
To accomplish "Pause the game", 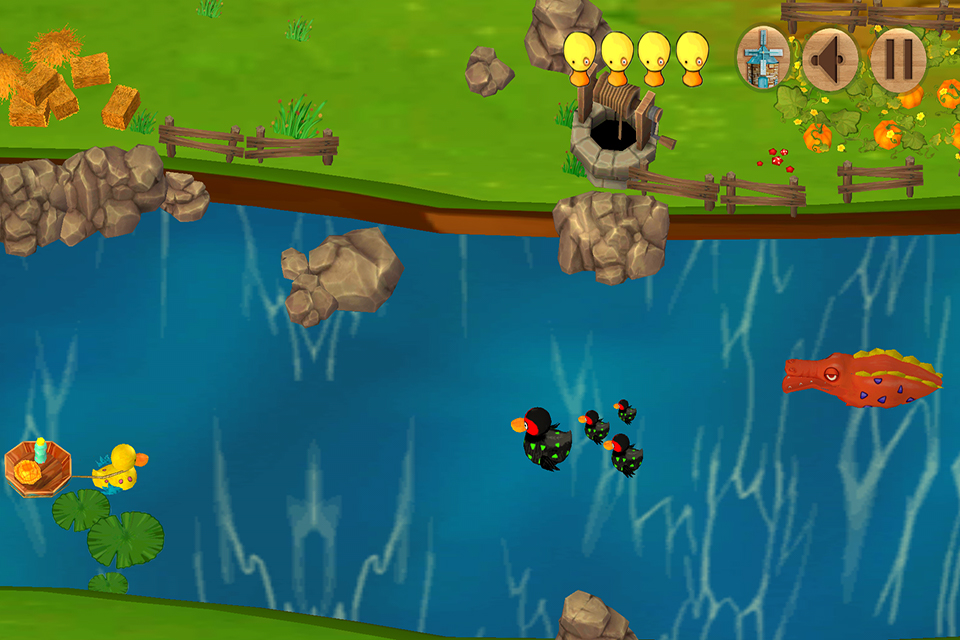I will [896, 59].
